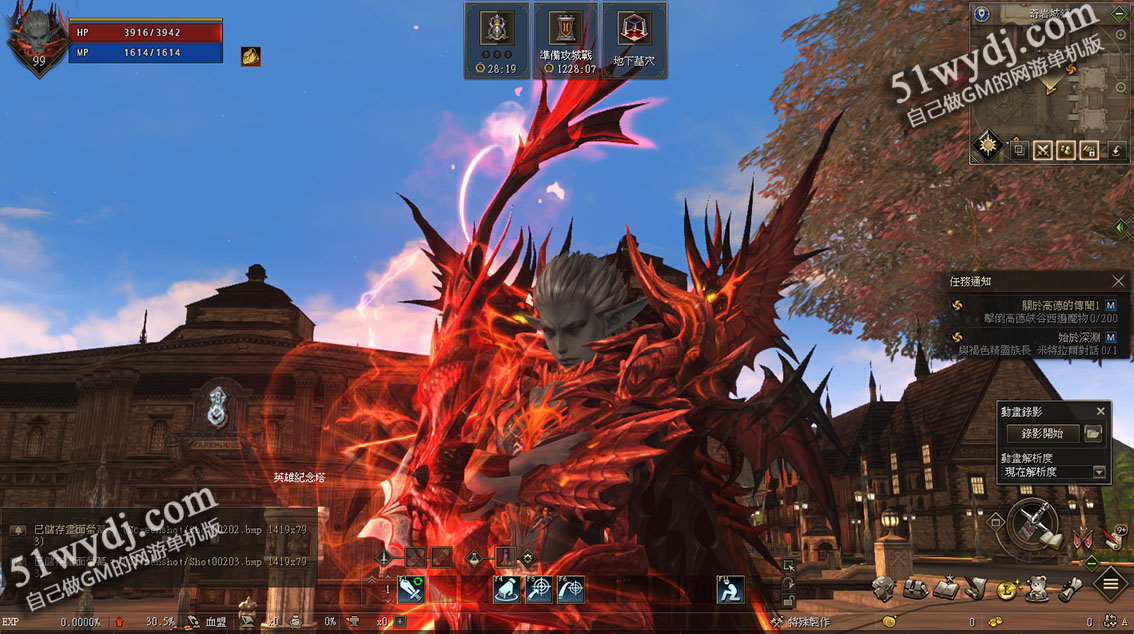This screenshot has height=634, width=1134.
Task: Close the 動畫錄影 recording panel
Action: tap(1101, 411)
